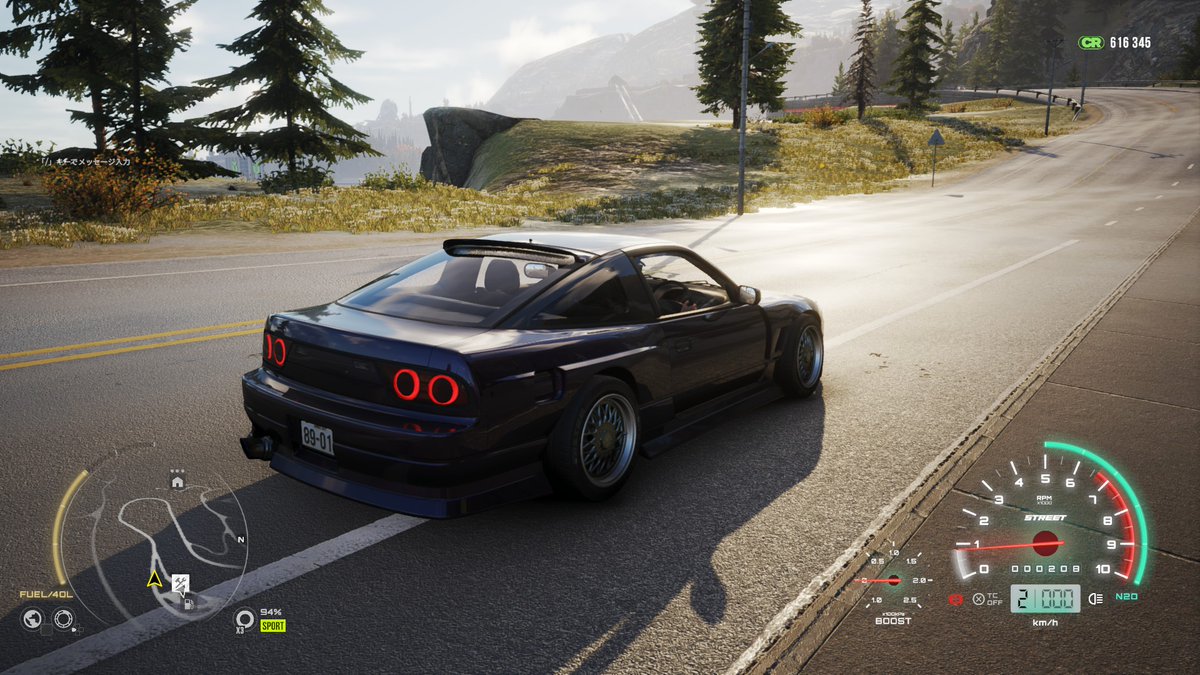Open the globe world map icon

[x=32, y=619]
